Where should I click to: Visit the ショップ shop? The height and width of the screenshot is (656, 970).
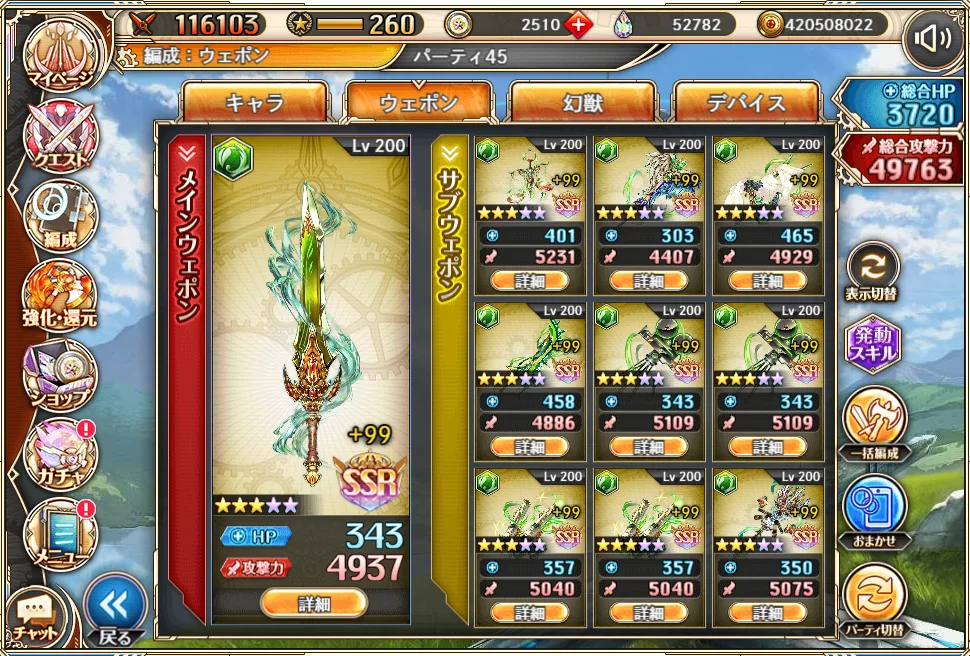coord(60,372)
